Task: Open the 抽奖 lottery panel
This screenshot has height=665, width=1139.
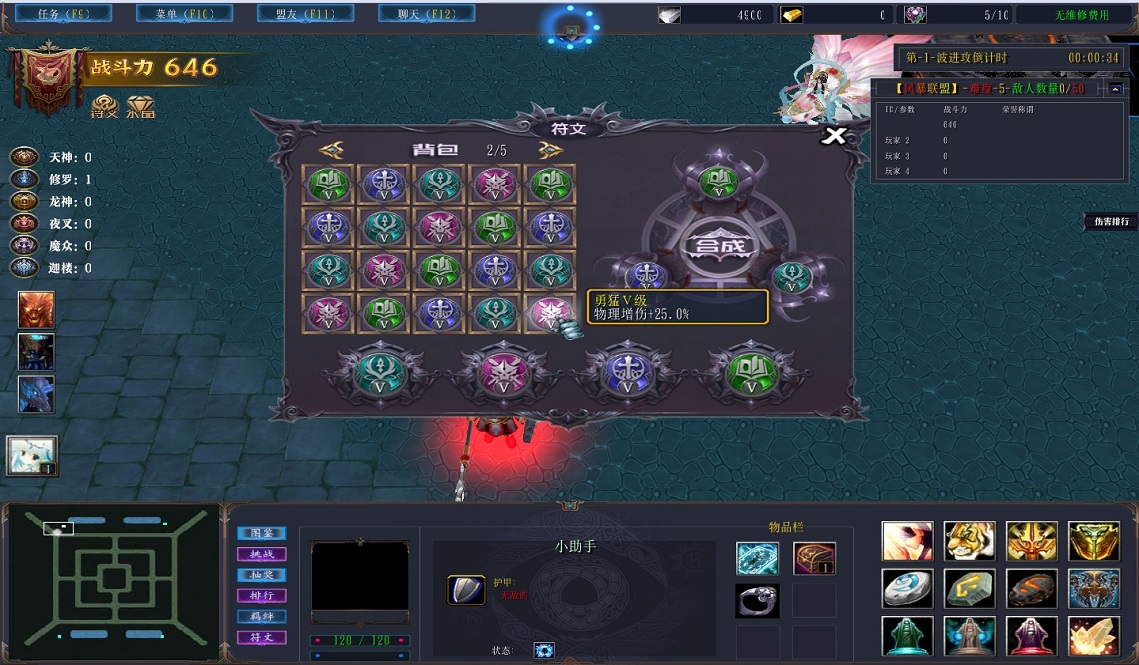Action: point(261,575)
